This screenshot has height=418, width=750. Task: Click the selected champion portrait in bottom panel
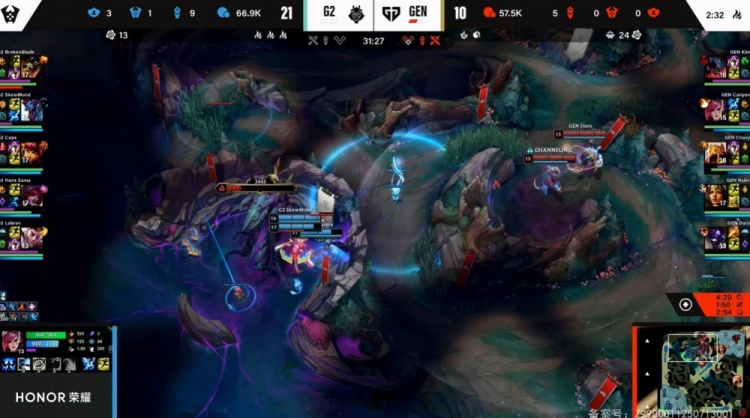15,343
